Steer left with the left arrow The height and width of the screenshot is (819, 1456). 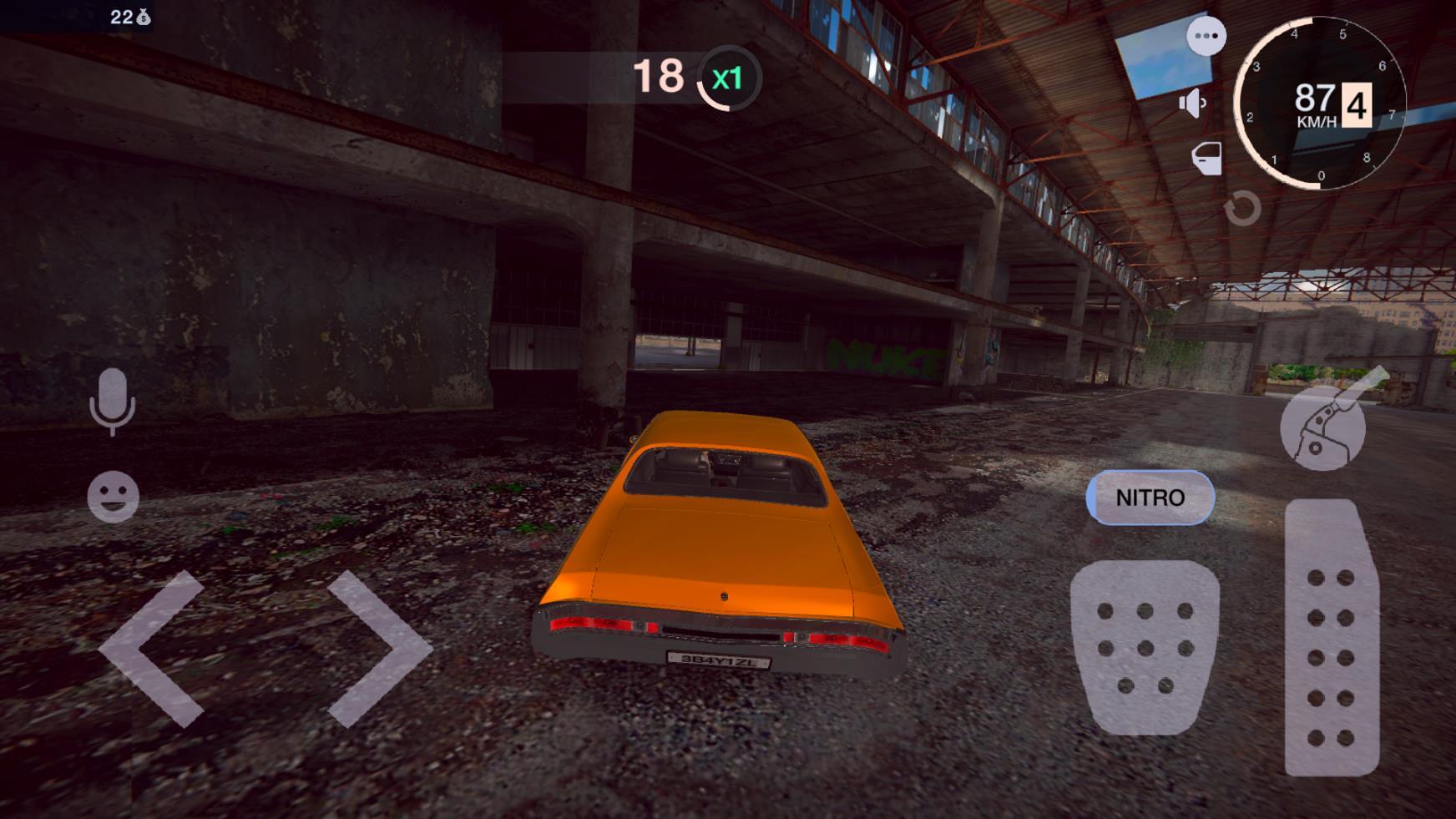pyautogui.click(x=153, y=649)
